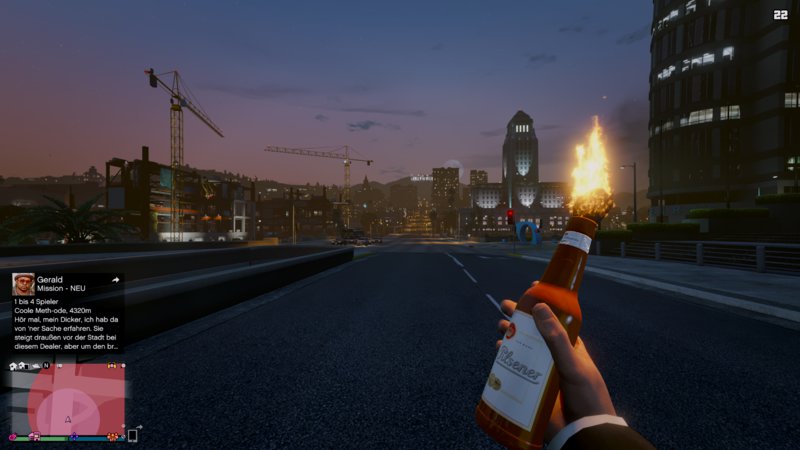Select the north compass marker on minimap

point(46,366)
